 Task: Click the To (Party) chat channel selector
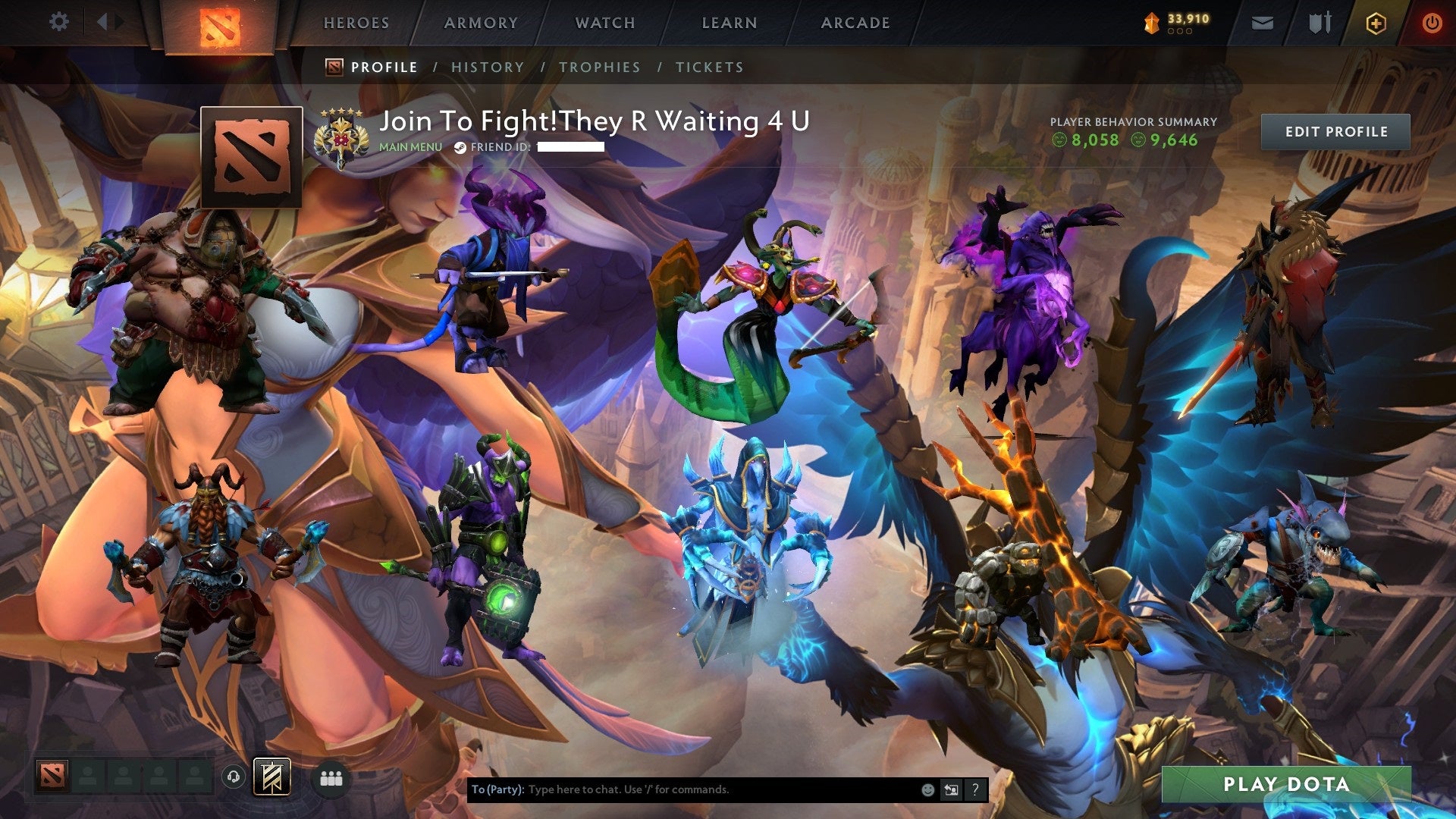point(498,789)
